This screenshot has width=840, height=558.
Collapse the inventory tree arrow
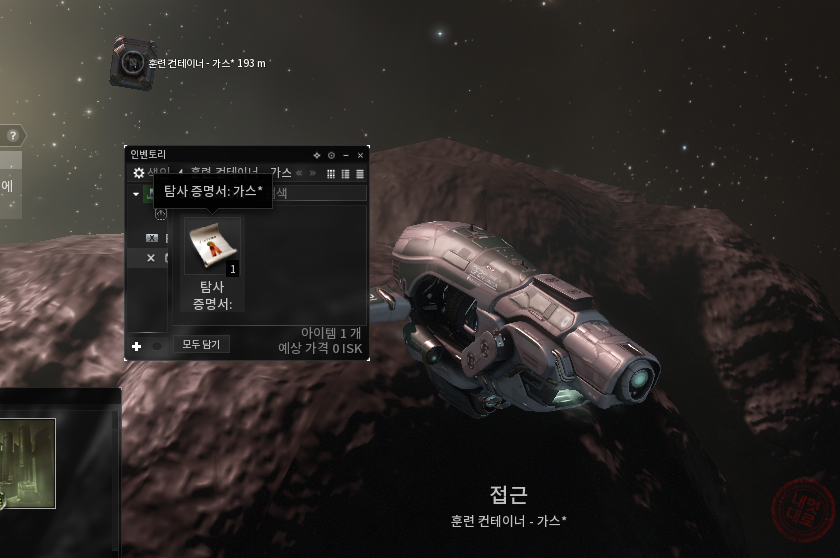coord(136,193)
